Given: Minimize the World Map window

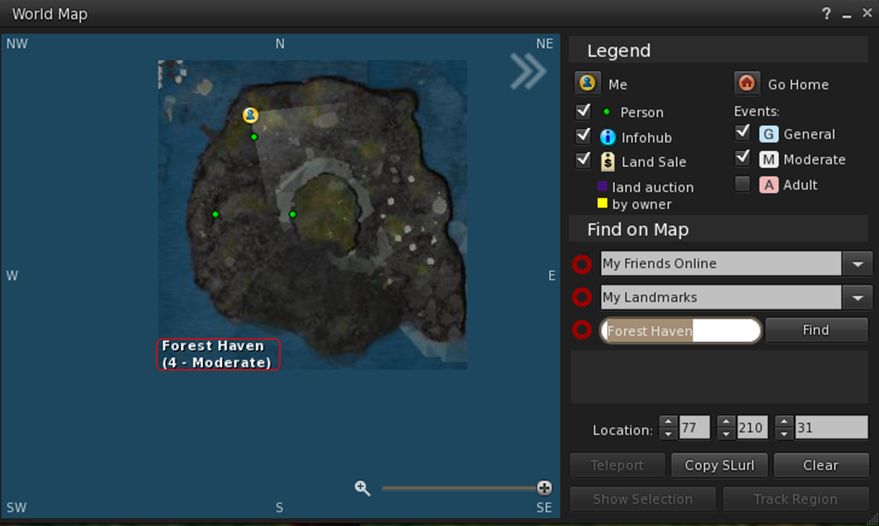Looking at the screenshot, I should tap(847, 14).
